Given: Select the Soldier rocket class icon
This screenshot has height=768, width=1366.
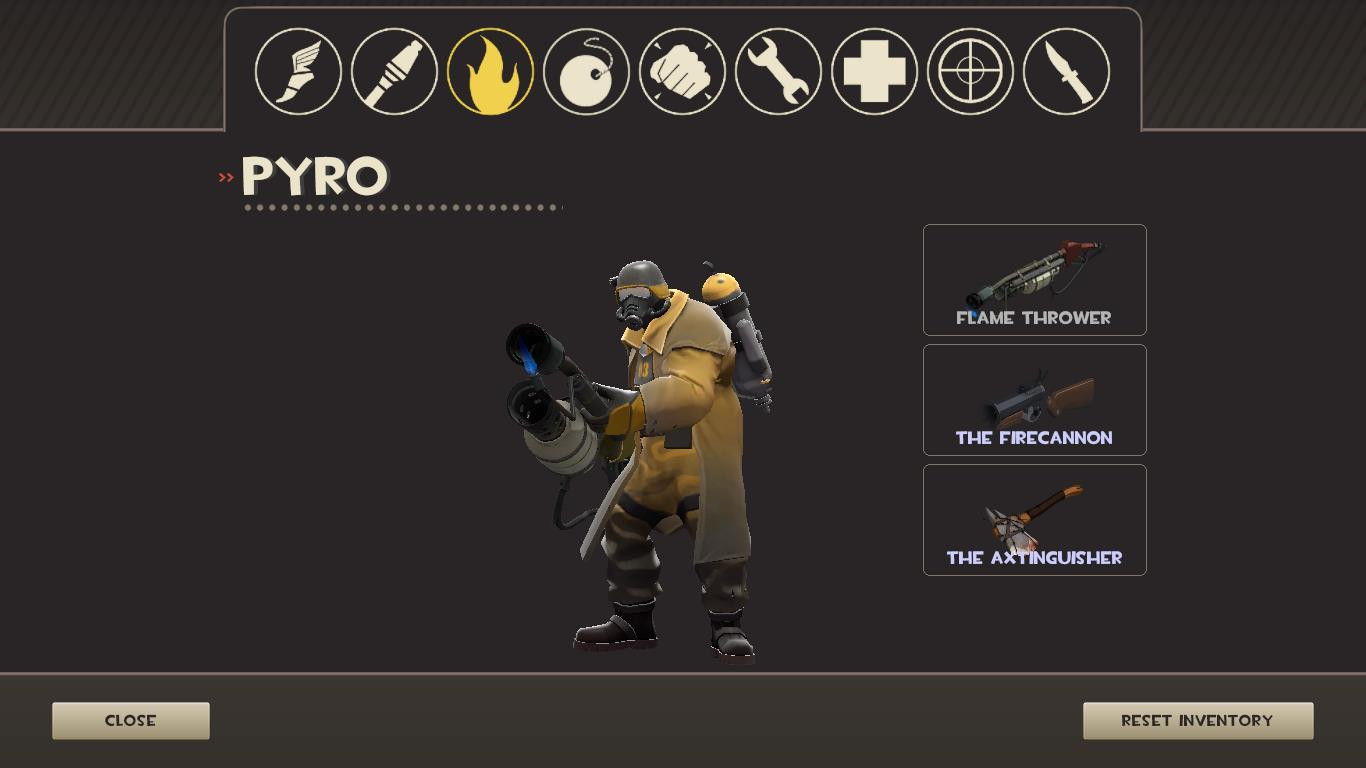Looking at the screenshot, I should point(393,71).
